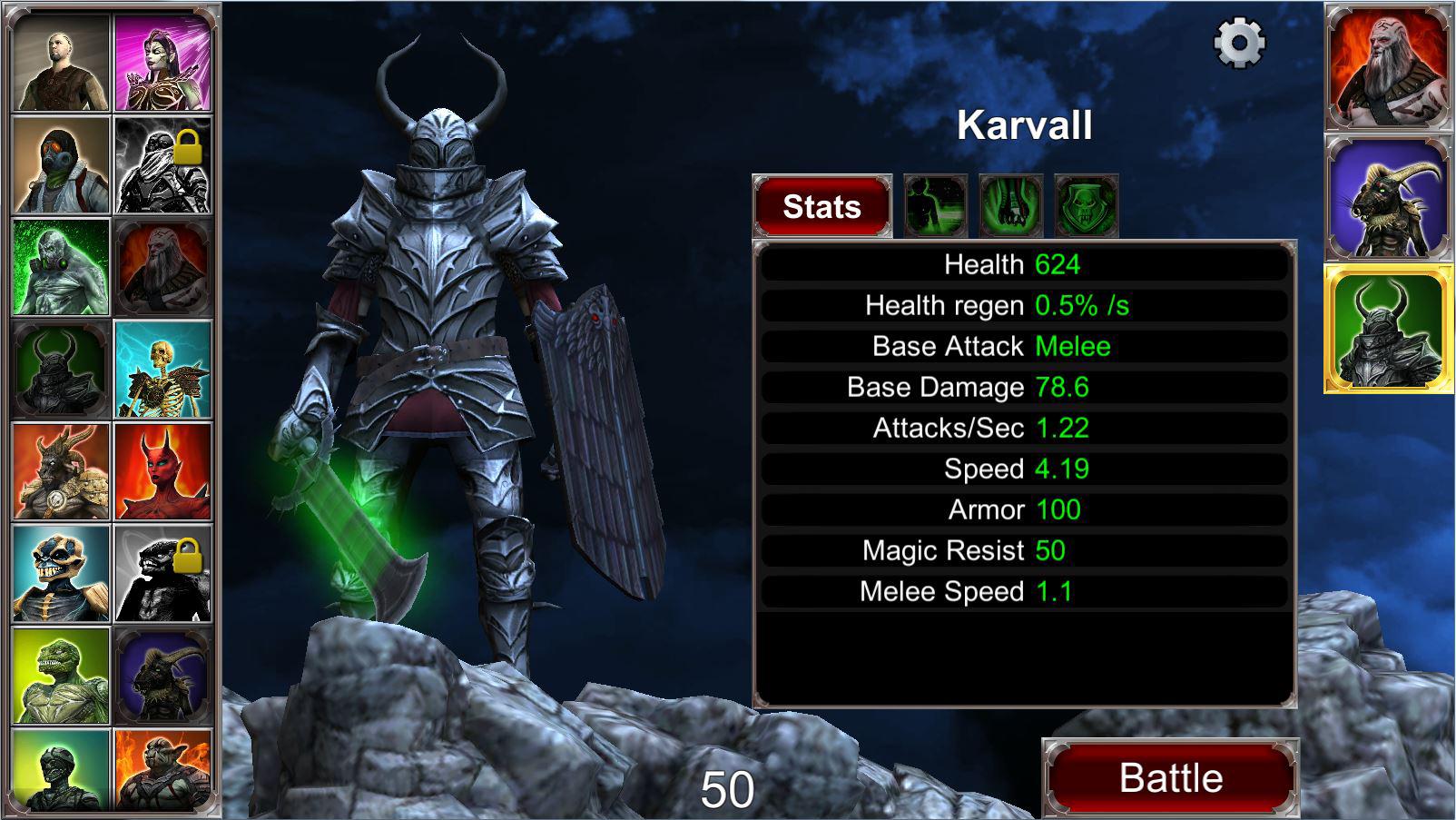
Task: Switch to the Stats tab
Action: coord(821,206)
